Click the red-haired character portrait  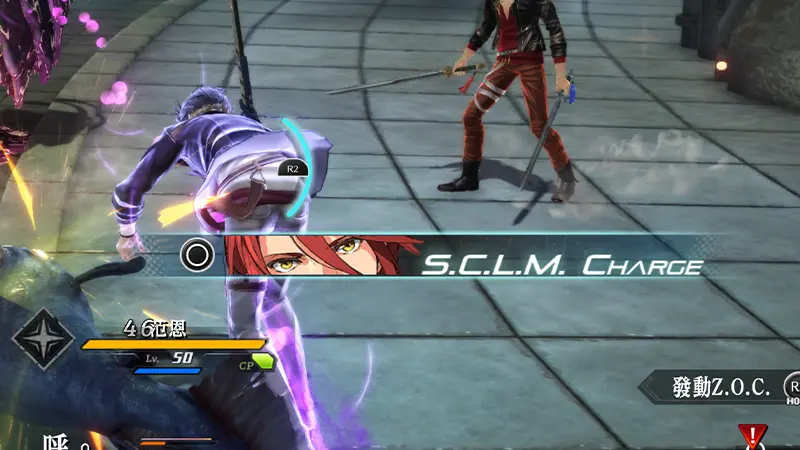(x=322, y=256)
